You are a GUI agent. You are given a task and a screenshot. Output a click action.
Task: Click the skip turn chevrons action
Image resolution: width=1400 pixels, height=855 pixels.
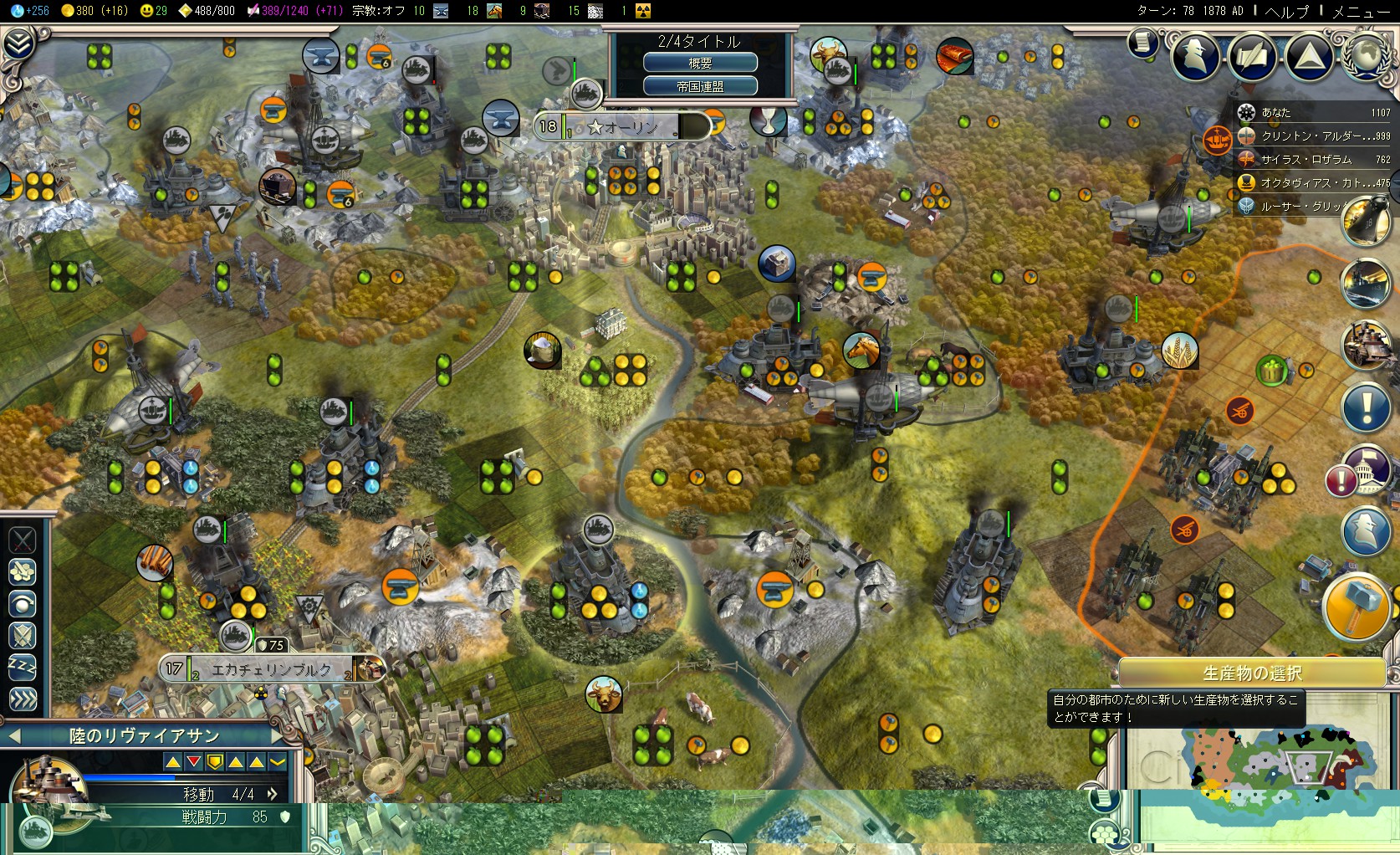coord(23,699)
